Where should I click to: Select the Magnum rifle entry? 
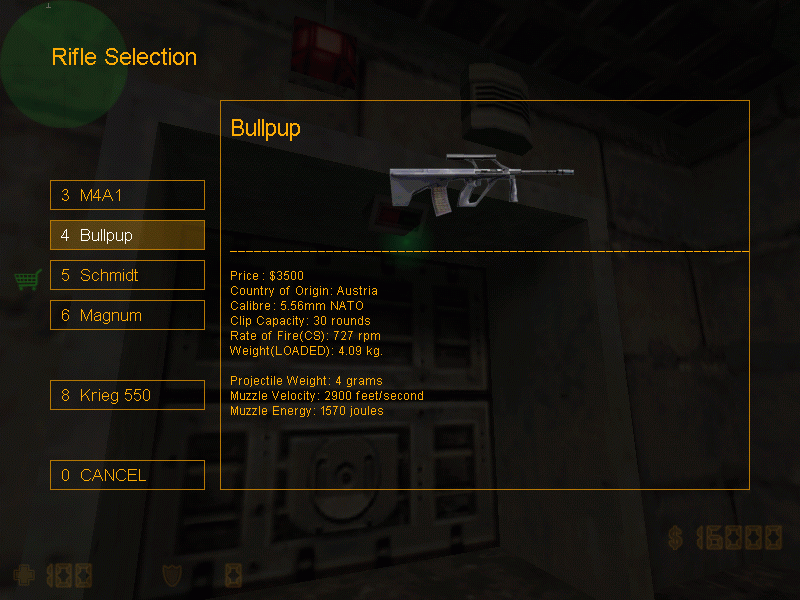click(127, 315)
